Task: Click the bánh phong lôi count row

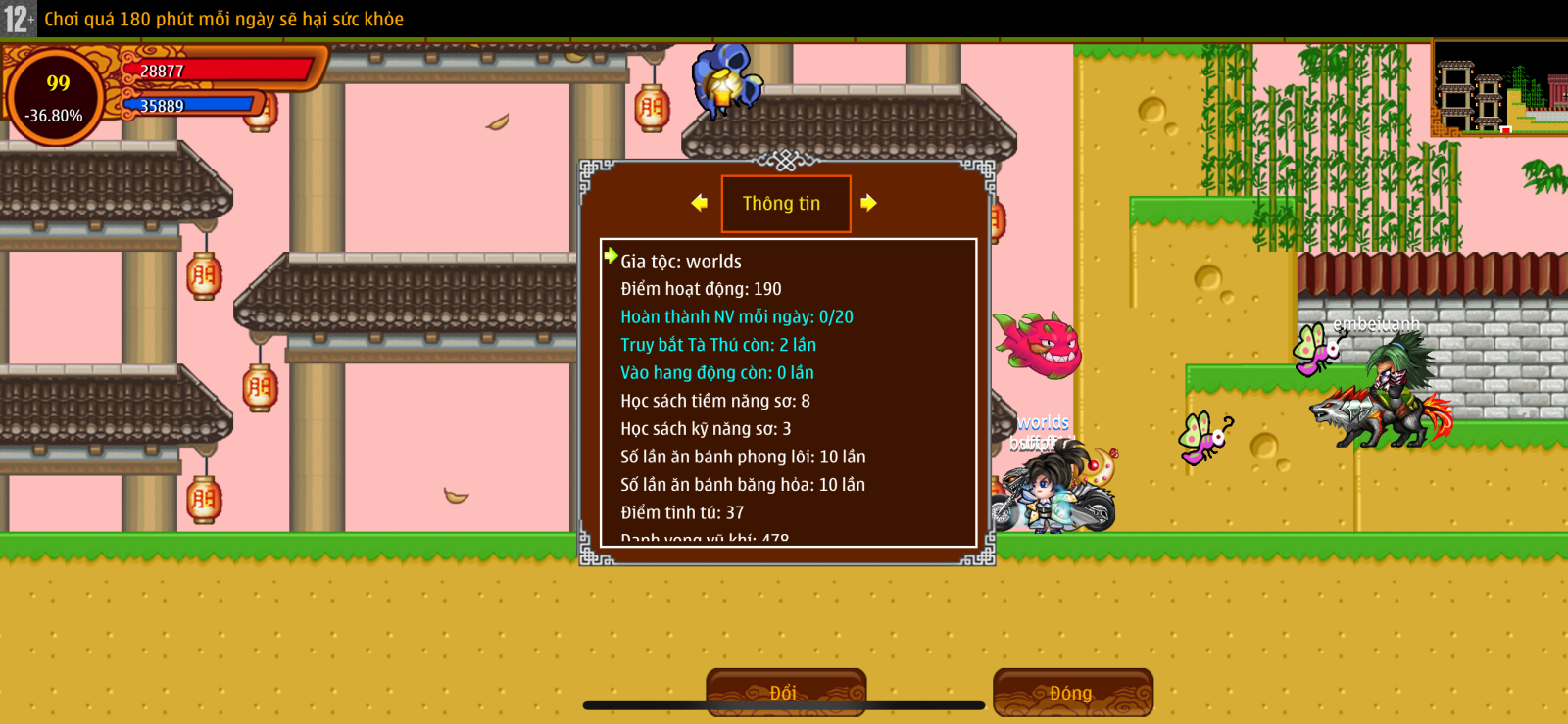Action: tap(743, 457)
